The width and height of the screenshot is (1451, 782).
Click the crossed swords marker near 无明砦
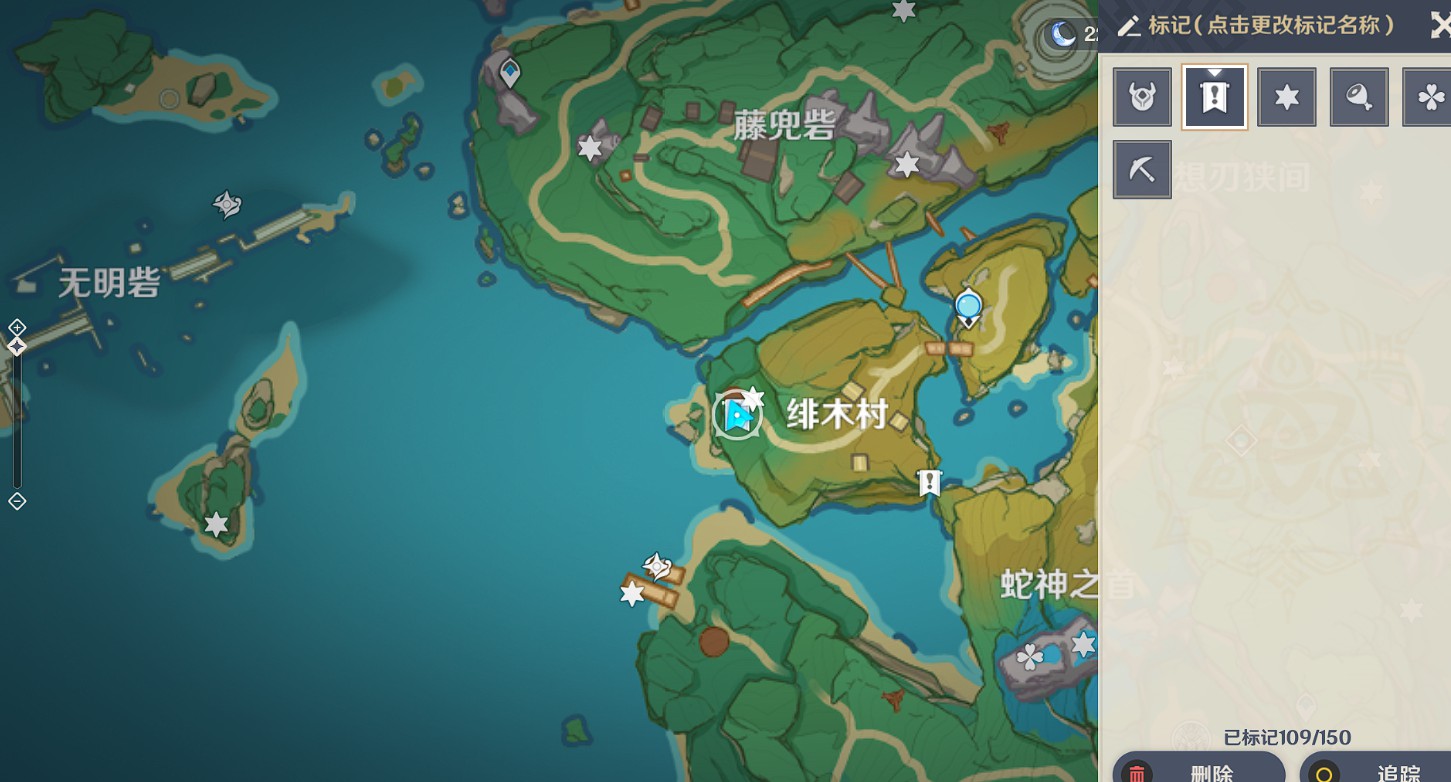tap(226, 203)
